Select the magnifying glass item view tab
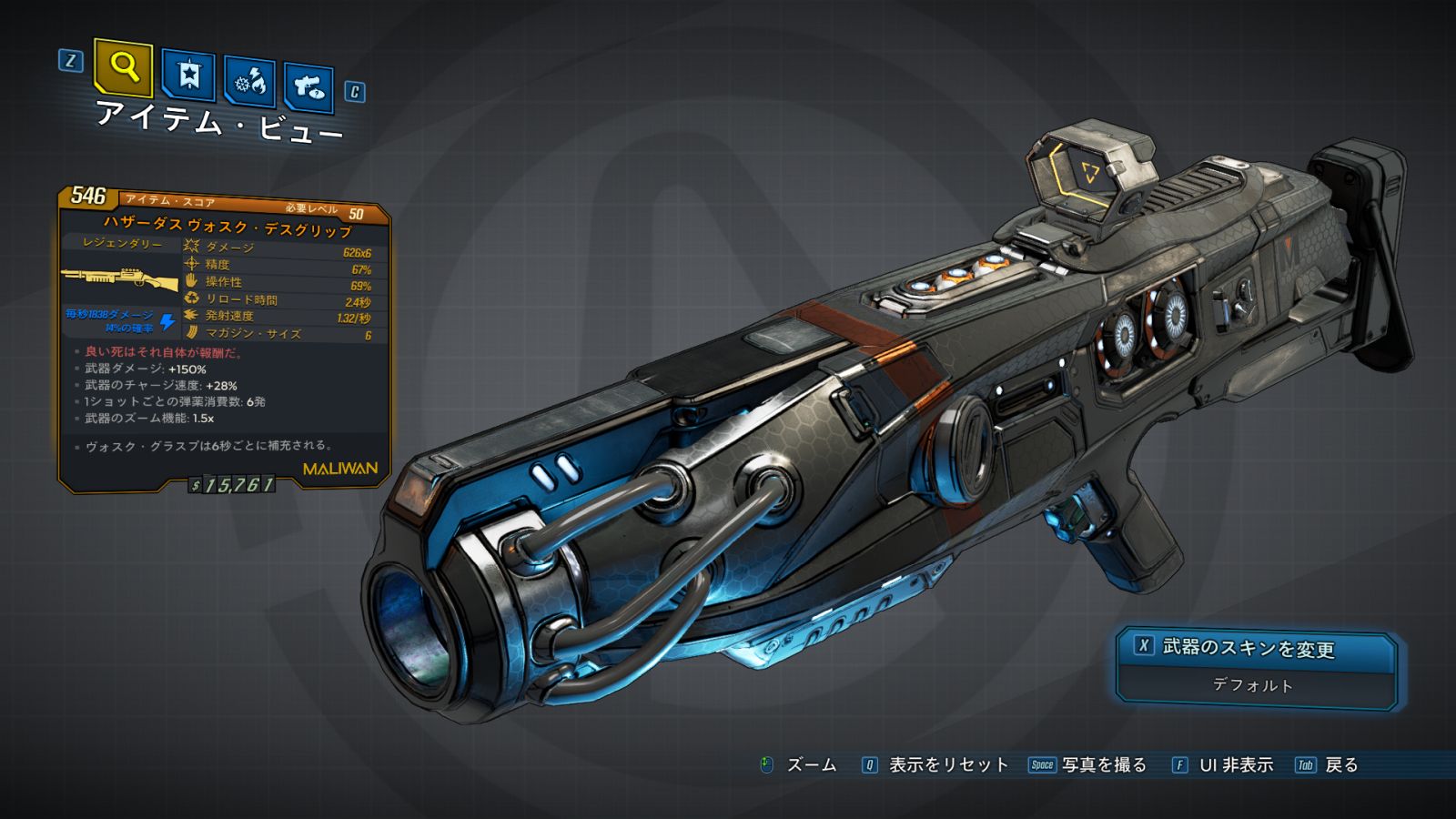The width and height of the screenshot is (1456, 819). click(x=123, y=67)
